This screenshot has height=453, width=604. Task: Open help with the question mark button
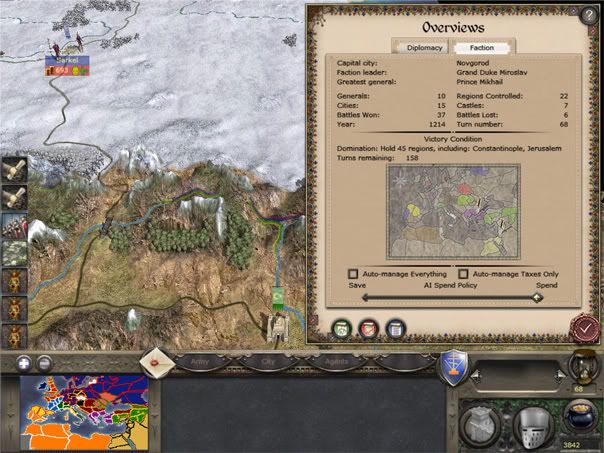point(587,15)
